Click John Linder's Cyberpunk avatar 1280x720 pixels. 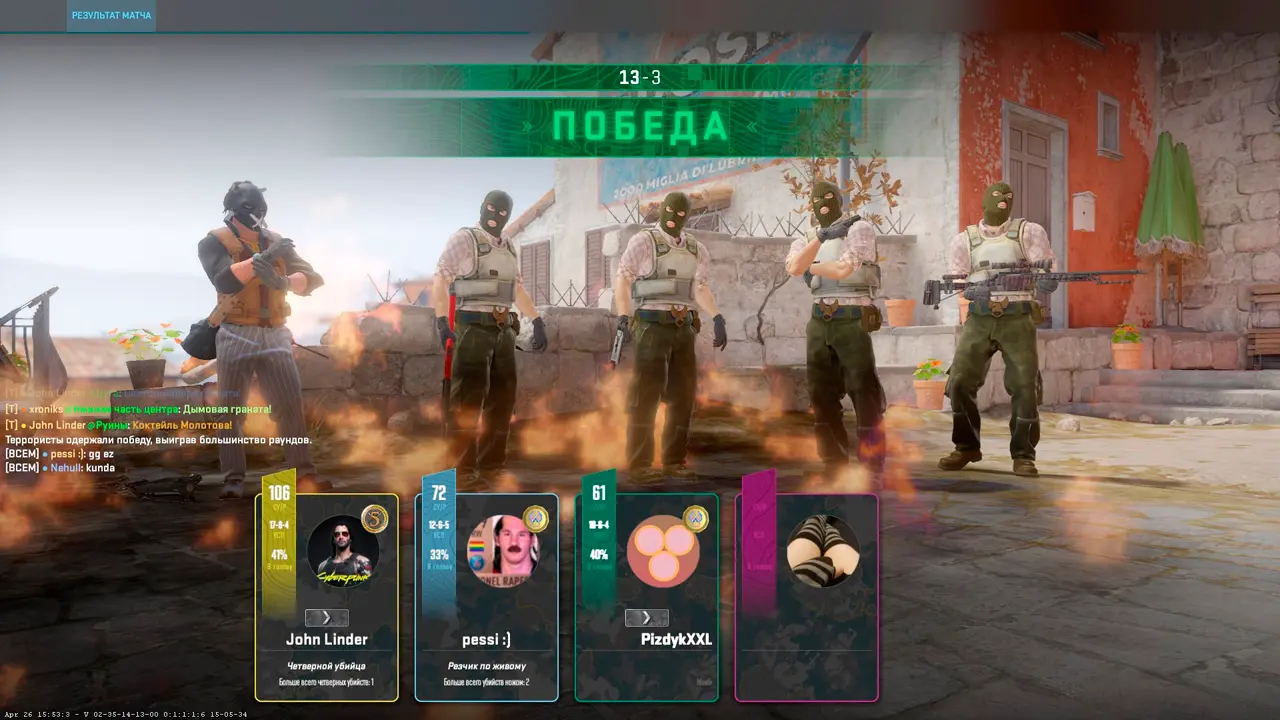pyautogui.click(x=342, y=551)
